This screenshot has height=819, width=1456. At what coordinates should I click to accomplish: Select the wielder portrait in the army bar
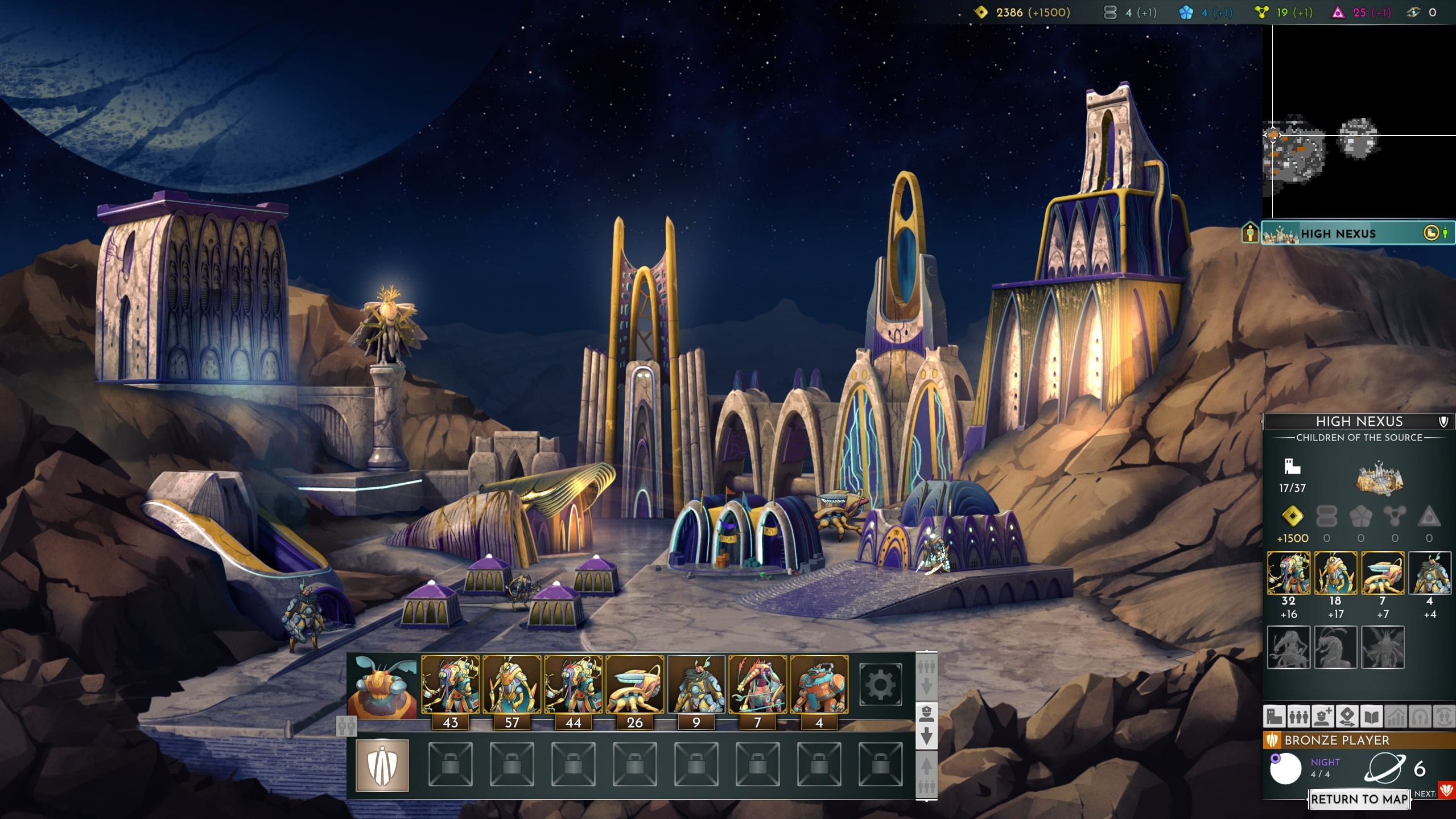pyautogui.click(x=382, y=686)
